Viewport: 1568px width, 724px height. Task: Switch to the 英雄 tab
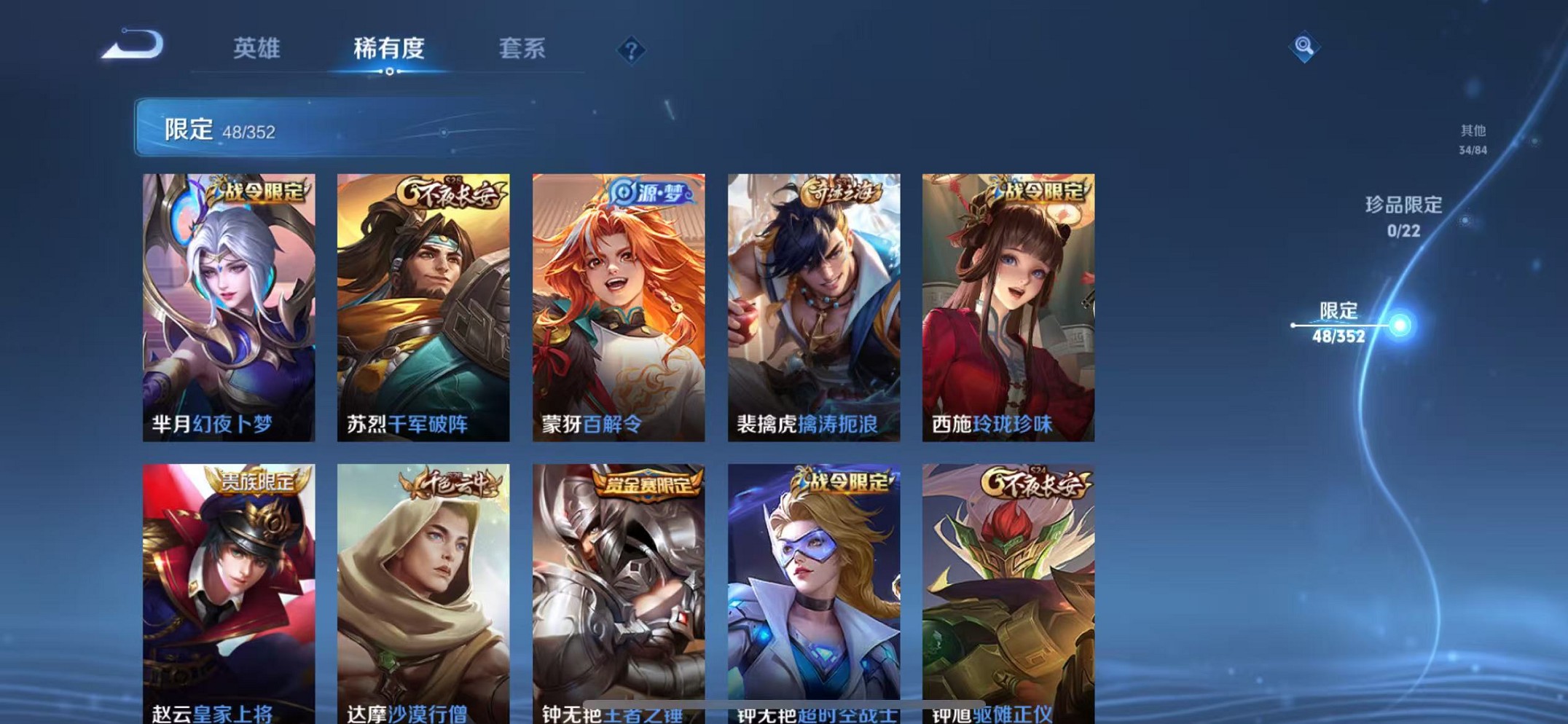[257, 49]
